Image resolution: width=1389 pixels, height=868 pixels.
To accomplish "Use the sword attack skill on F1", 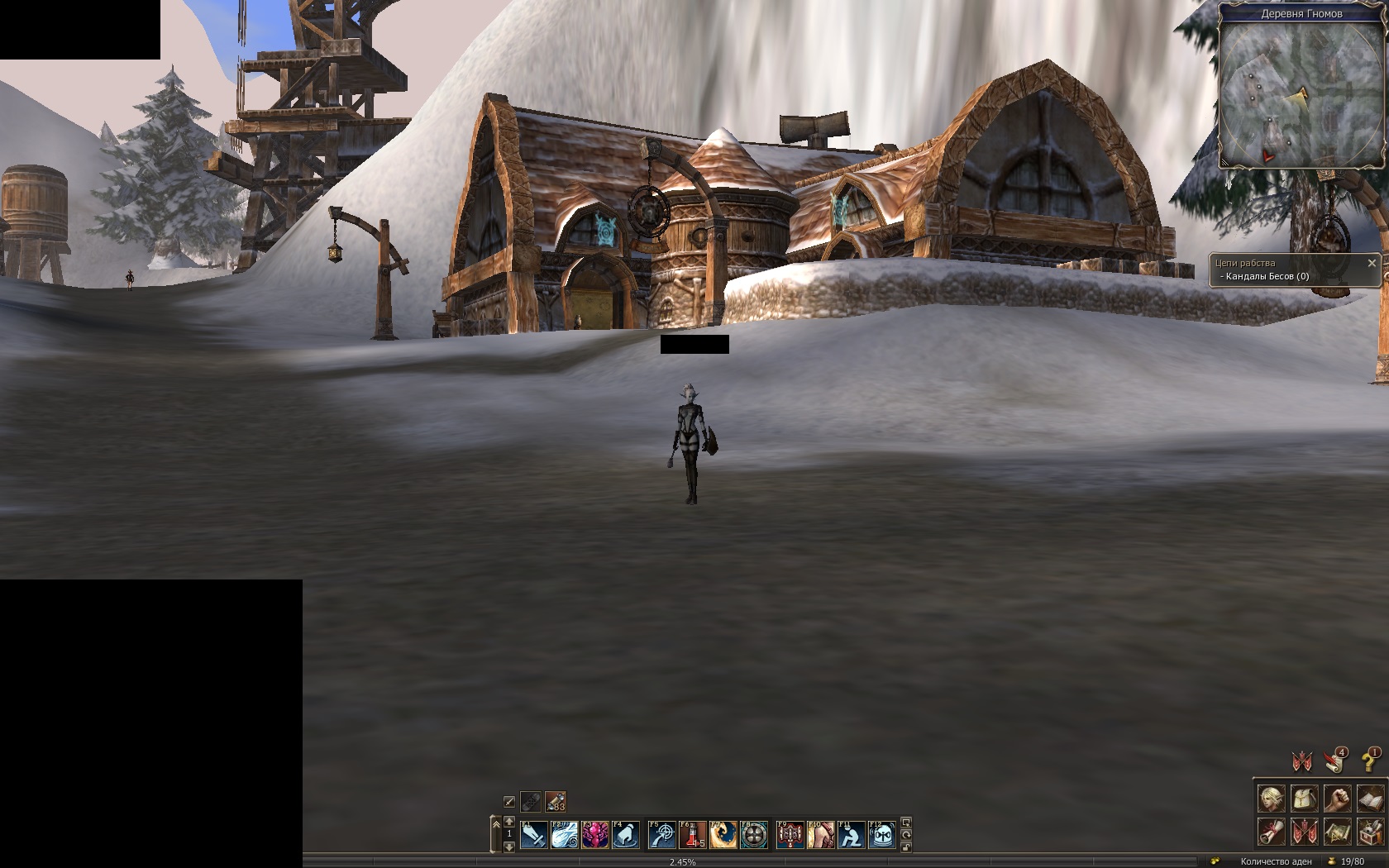I will (x=533, y=835).
